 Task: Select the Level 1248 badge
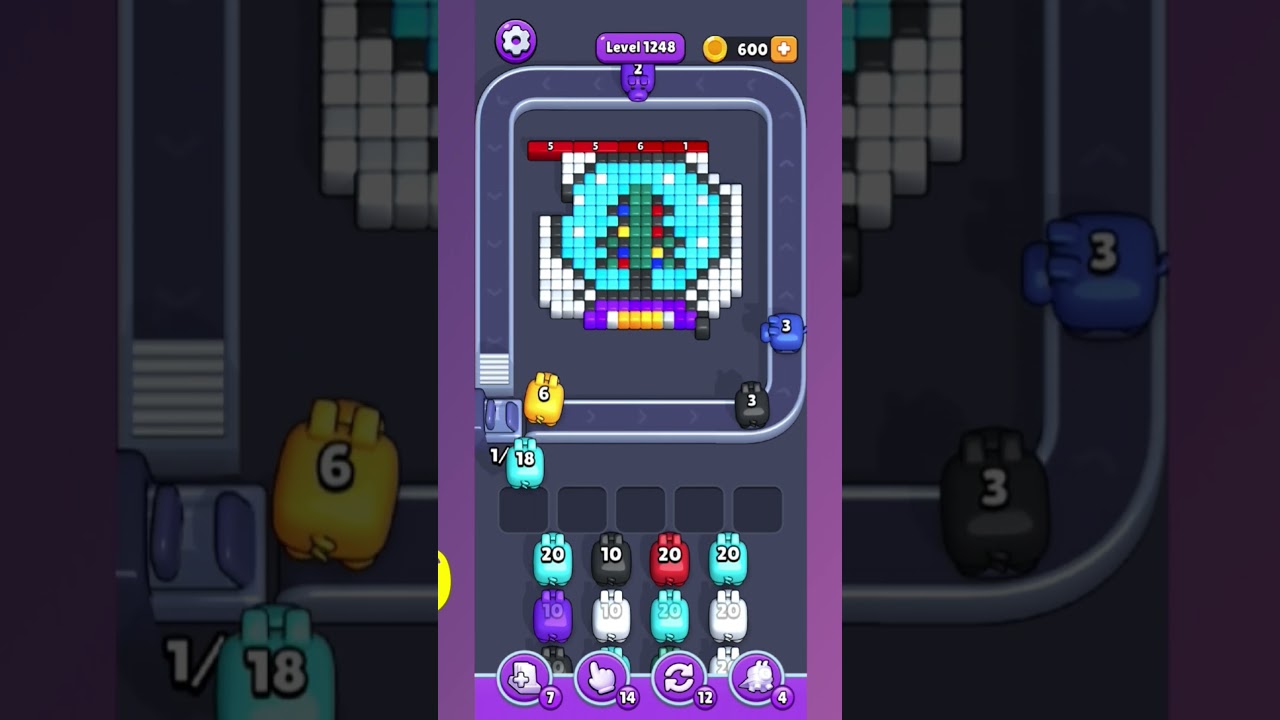click(x=639, y=46)
